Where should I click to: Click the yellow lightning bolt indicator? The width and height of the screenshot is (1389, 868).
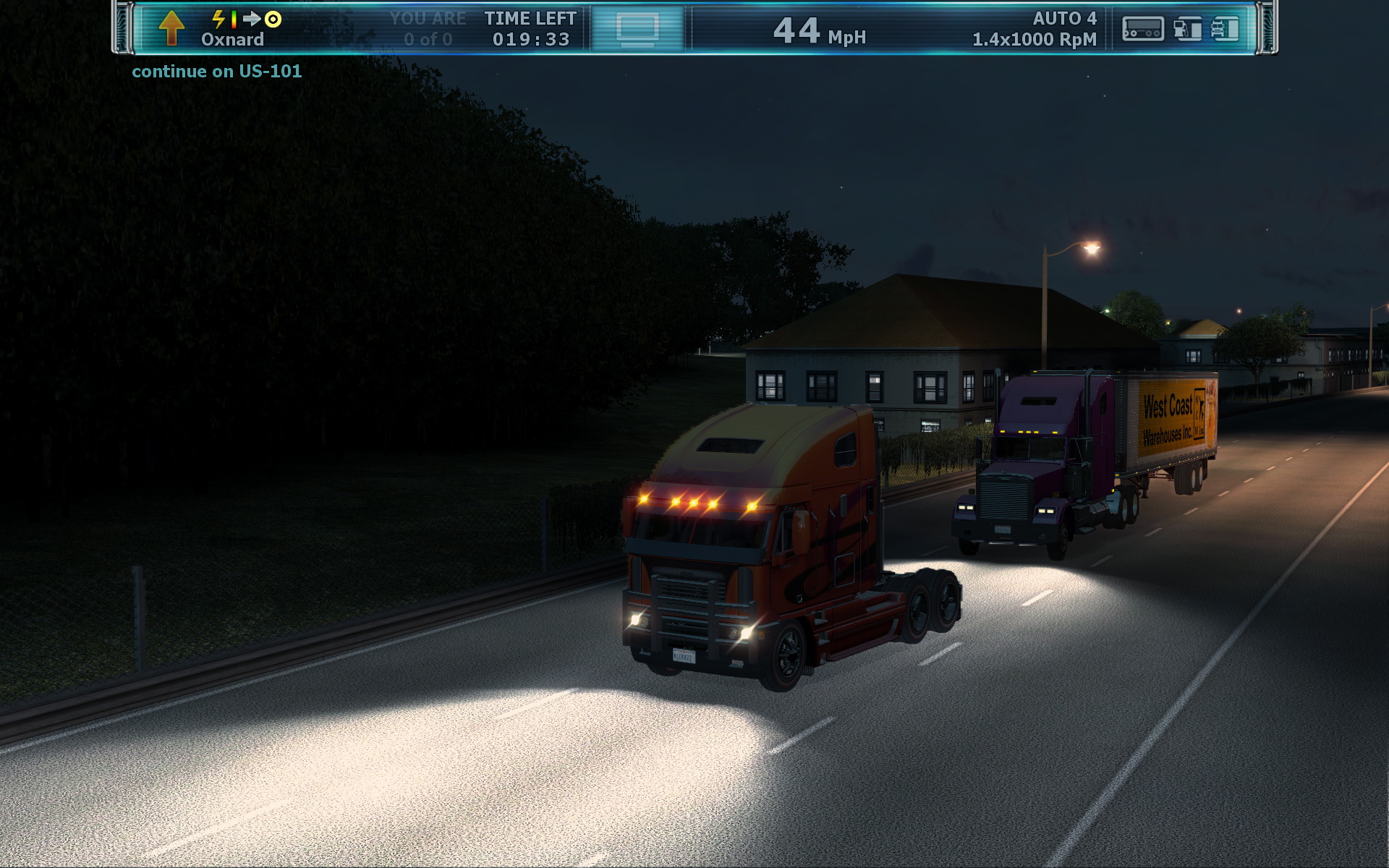click(x=218, y=19)
